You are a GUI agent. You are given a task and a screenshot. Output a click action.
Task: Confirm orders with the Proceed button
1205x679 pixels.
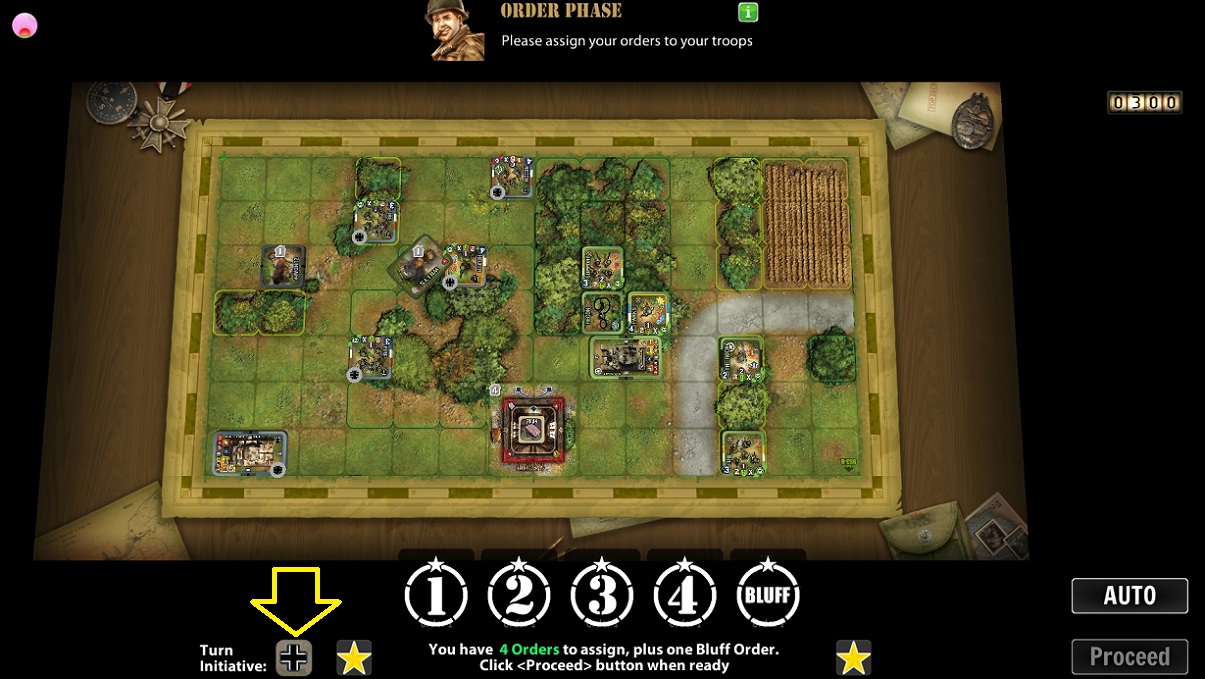click(1129, 657)
